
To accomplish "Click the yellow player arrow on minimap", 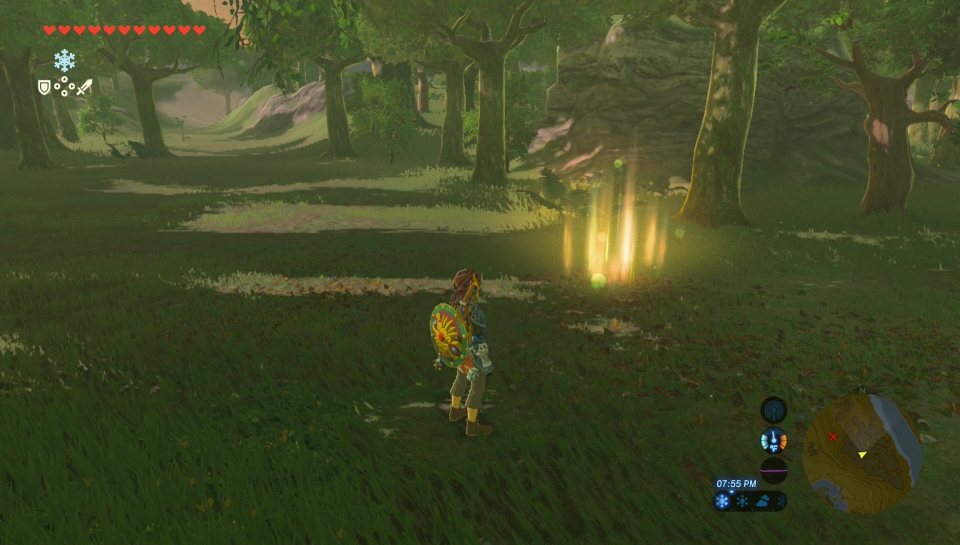I will point(862,455).
